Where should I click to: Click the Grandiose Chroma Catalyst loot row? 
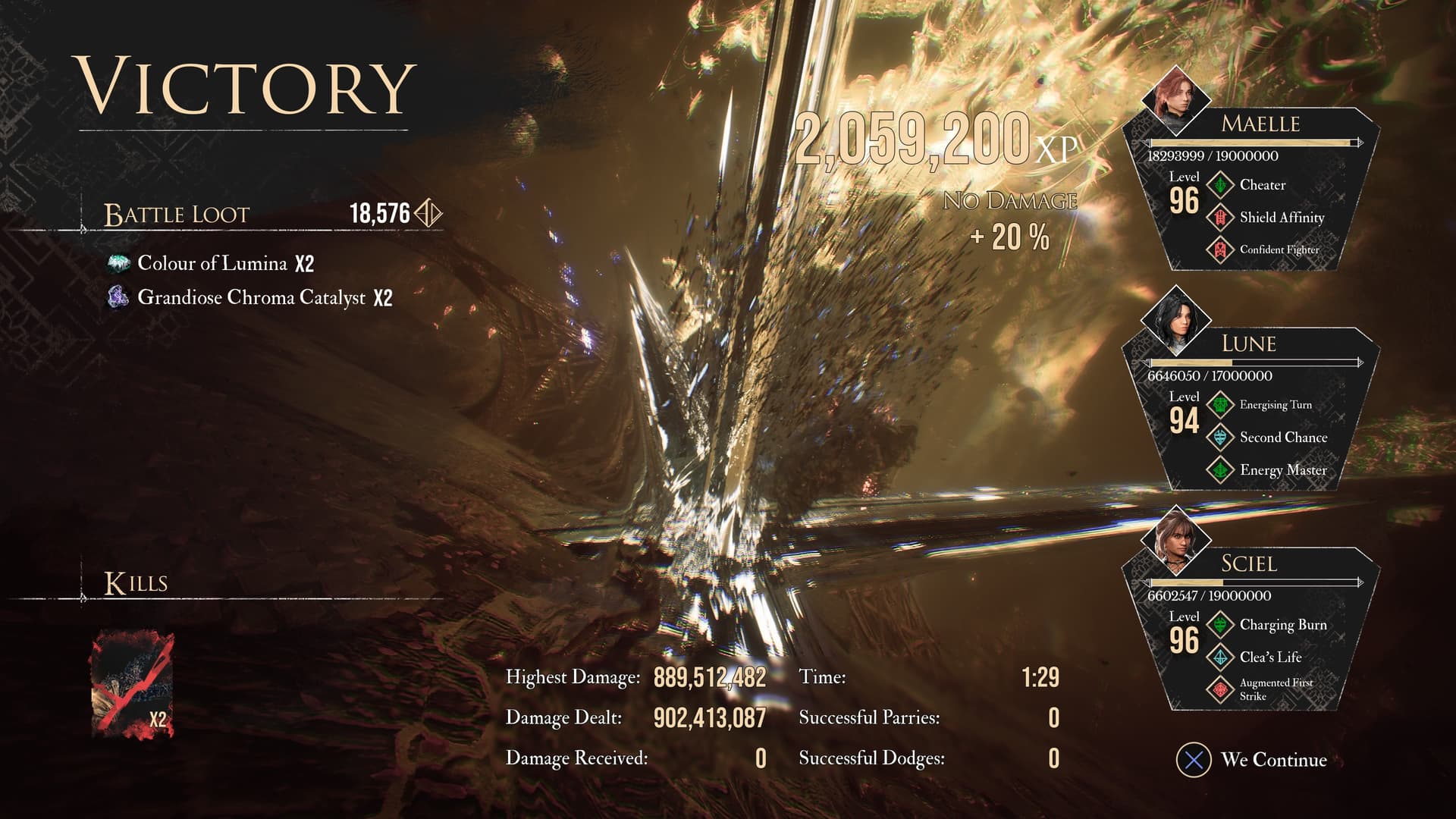click(249, 297)
